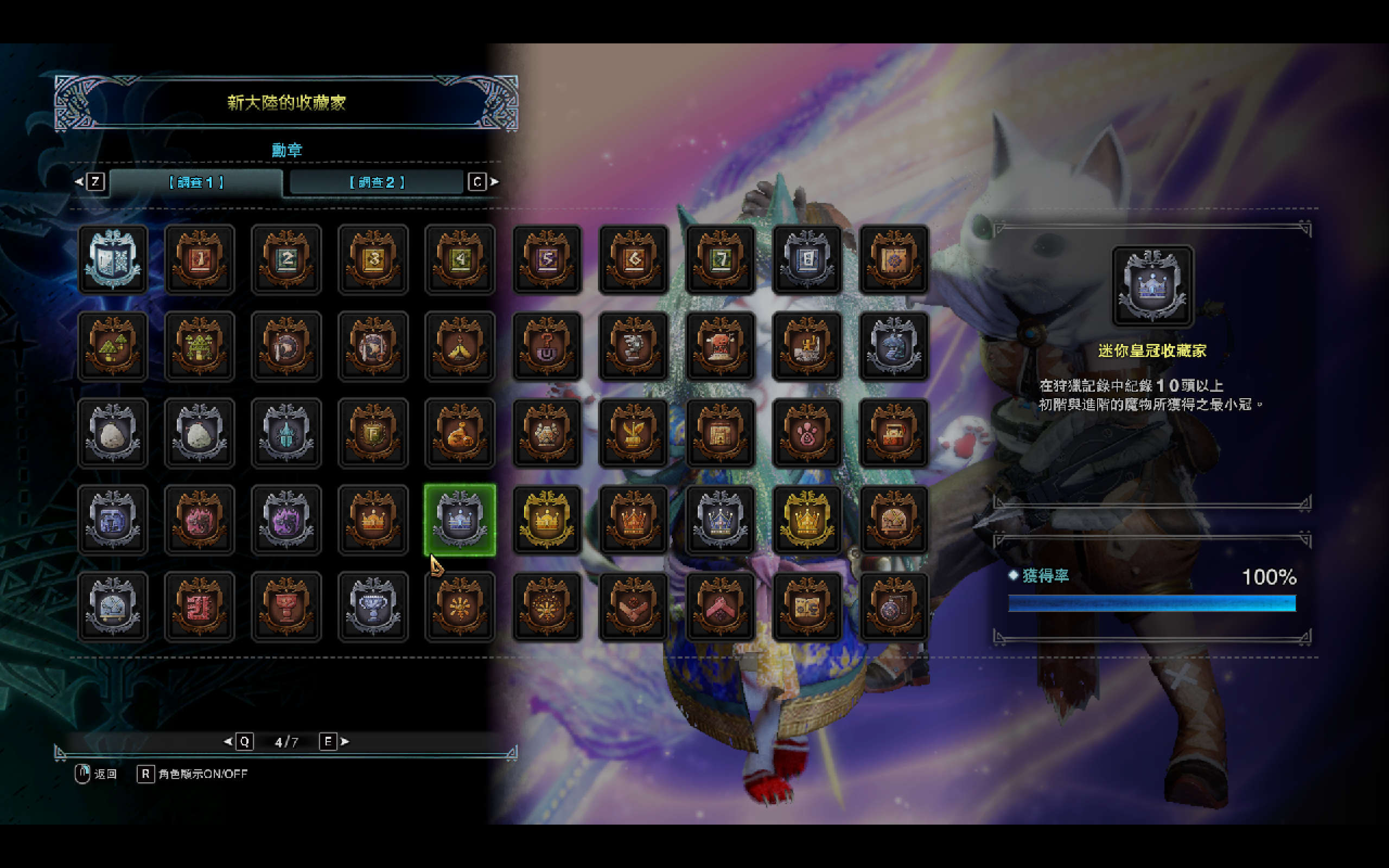Click the left arrow beside the medal tabs

point(79,182)
